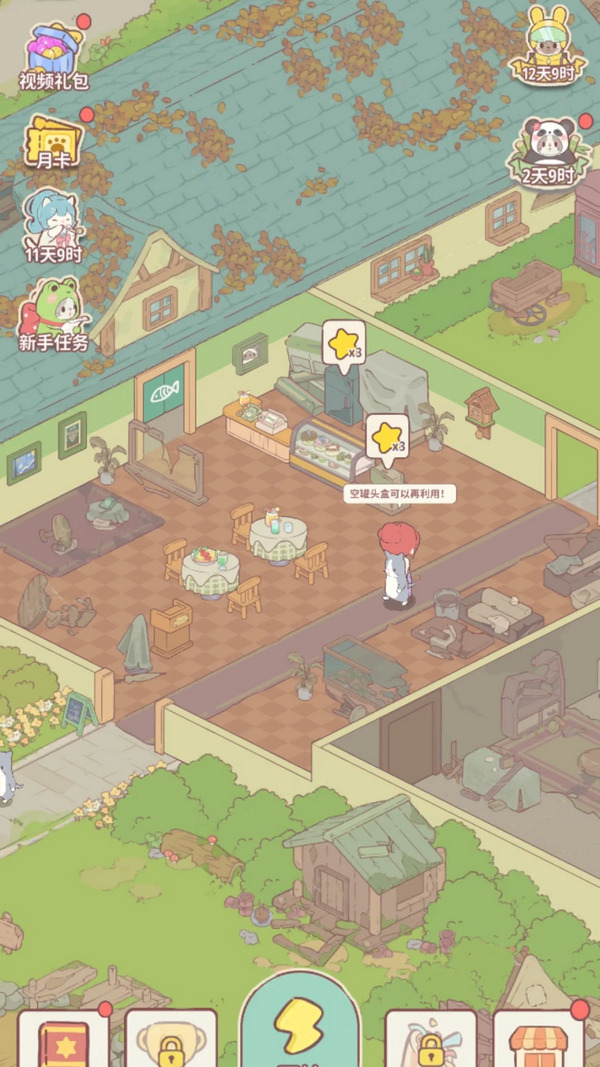
Task: Open the 视频礼包 video gift pack
Action: 55,55
